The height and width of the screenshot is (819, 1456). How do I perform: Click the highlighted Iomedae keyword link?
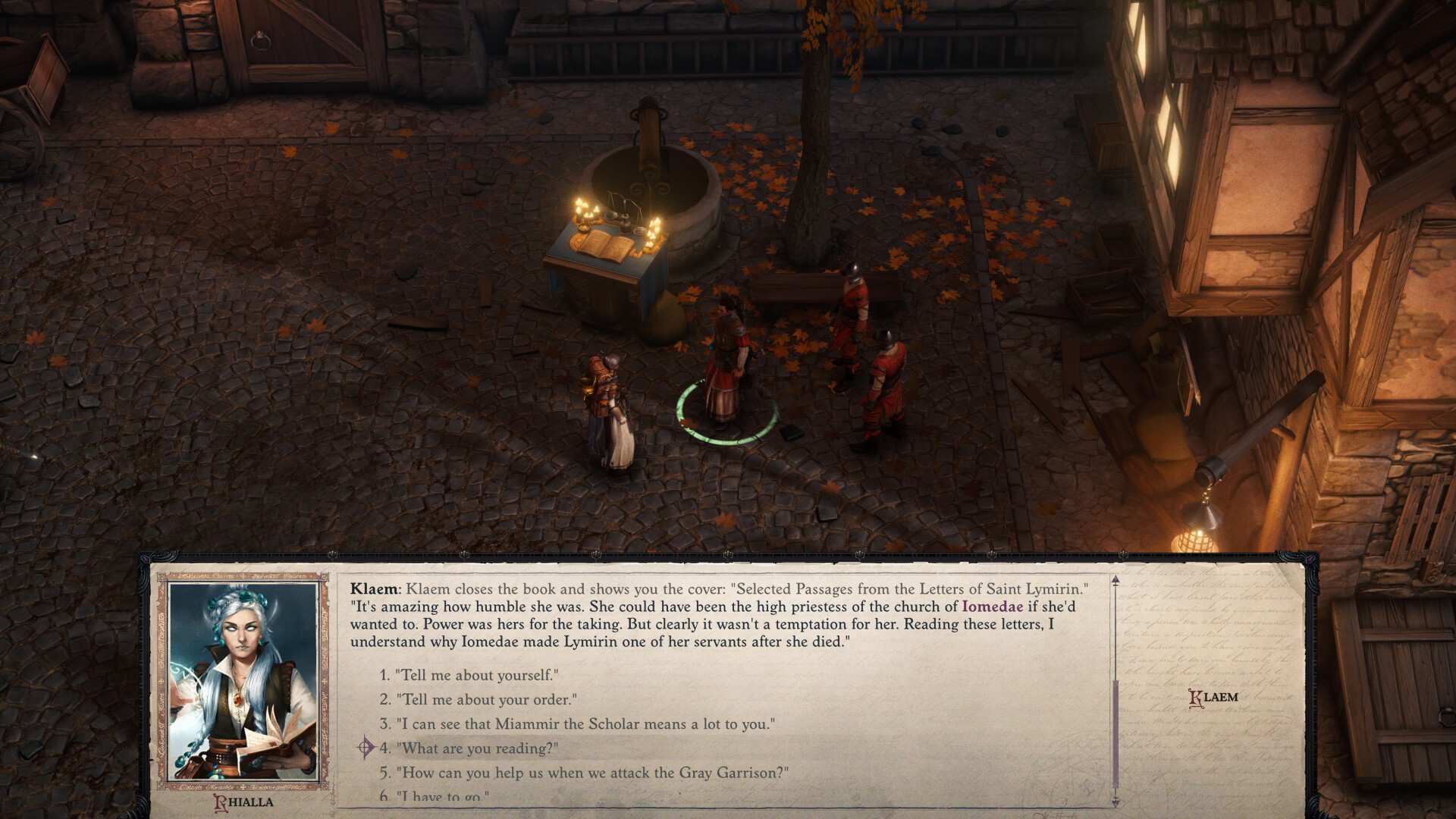tap(993, 605)
